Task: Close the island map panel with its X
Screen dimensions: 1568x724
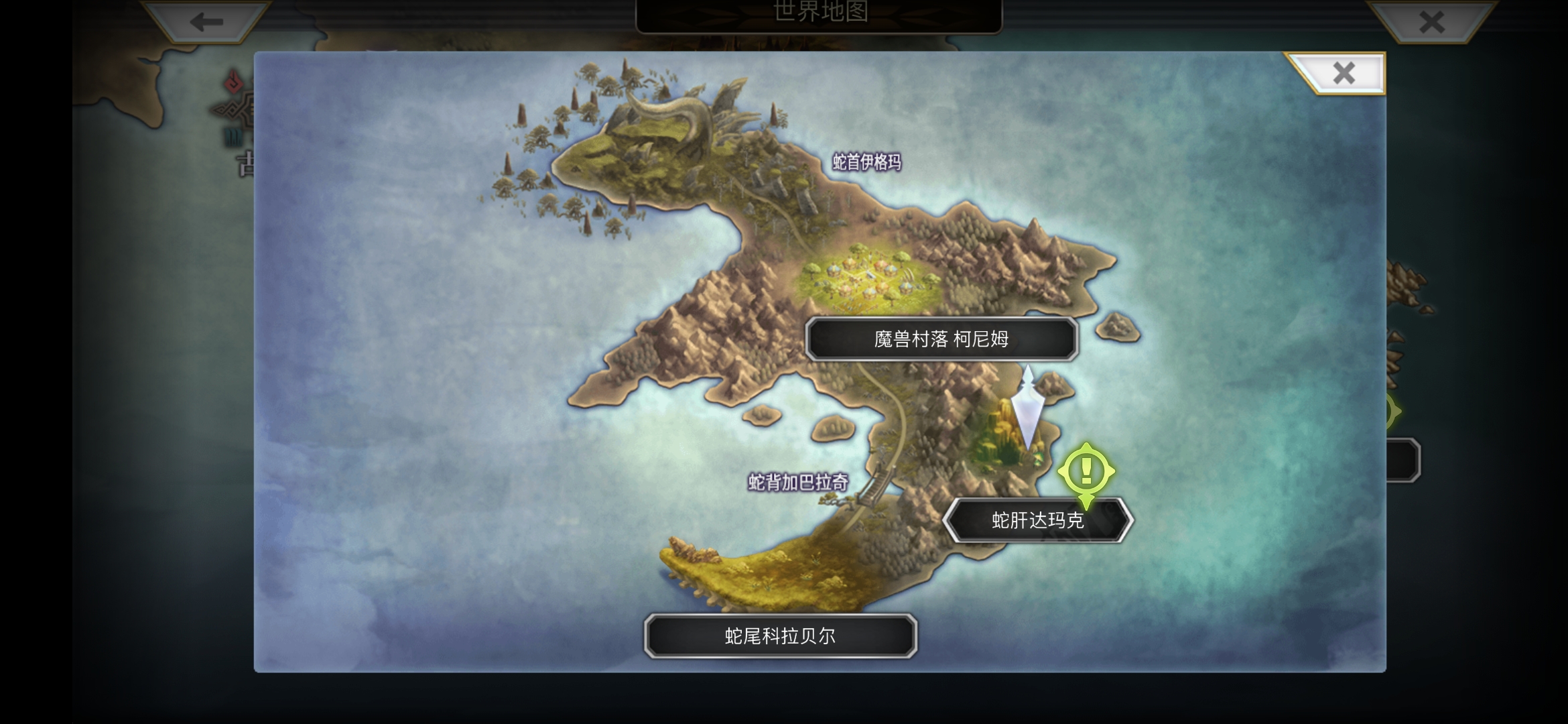Action: [1343, 74]
